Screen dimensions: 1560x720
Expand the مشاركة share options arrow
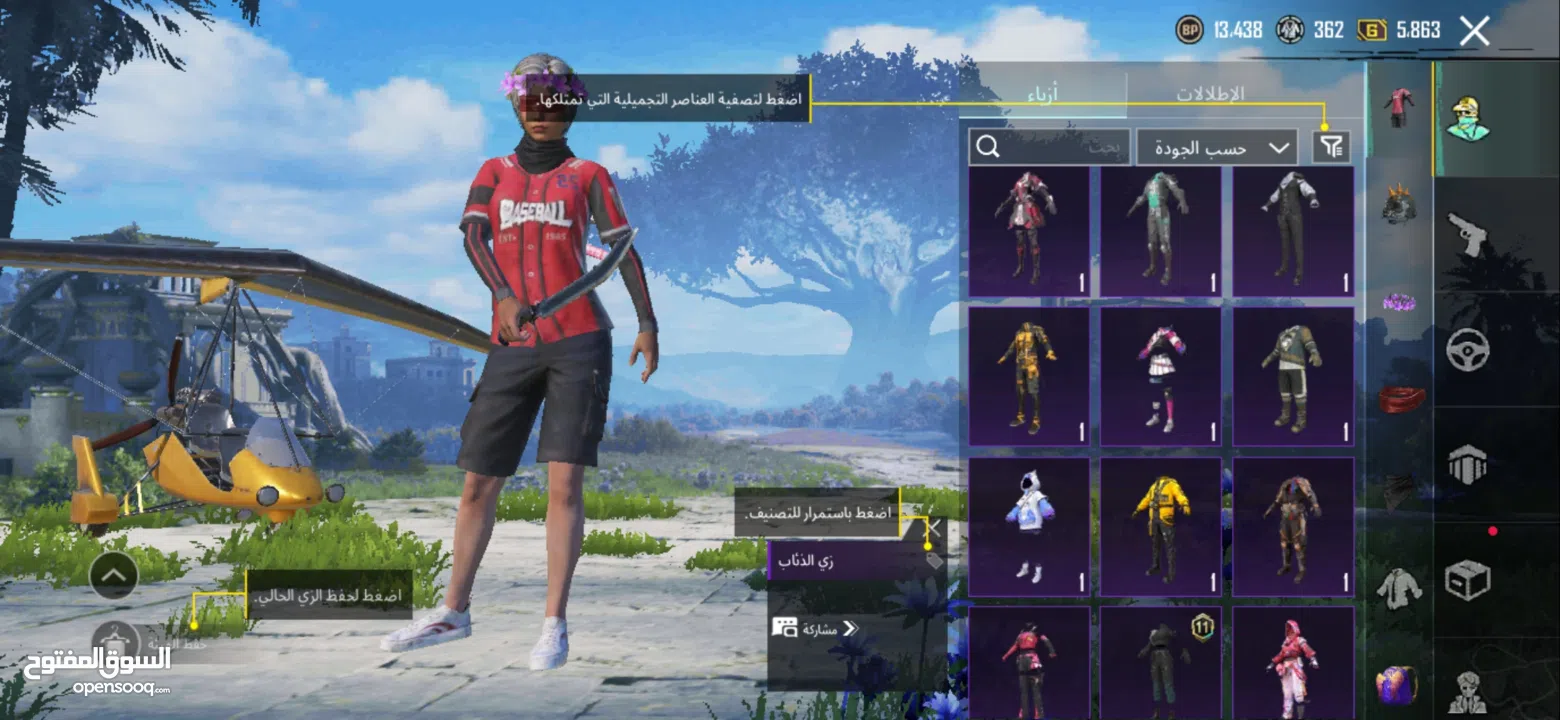[x=851, y=627]
